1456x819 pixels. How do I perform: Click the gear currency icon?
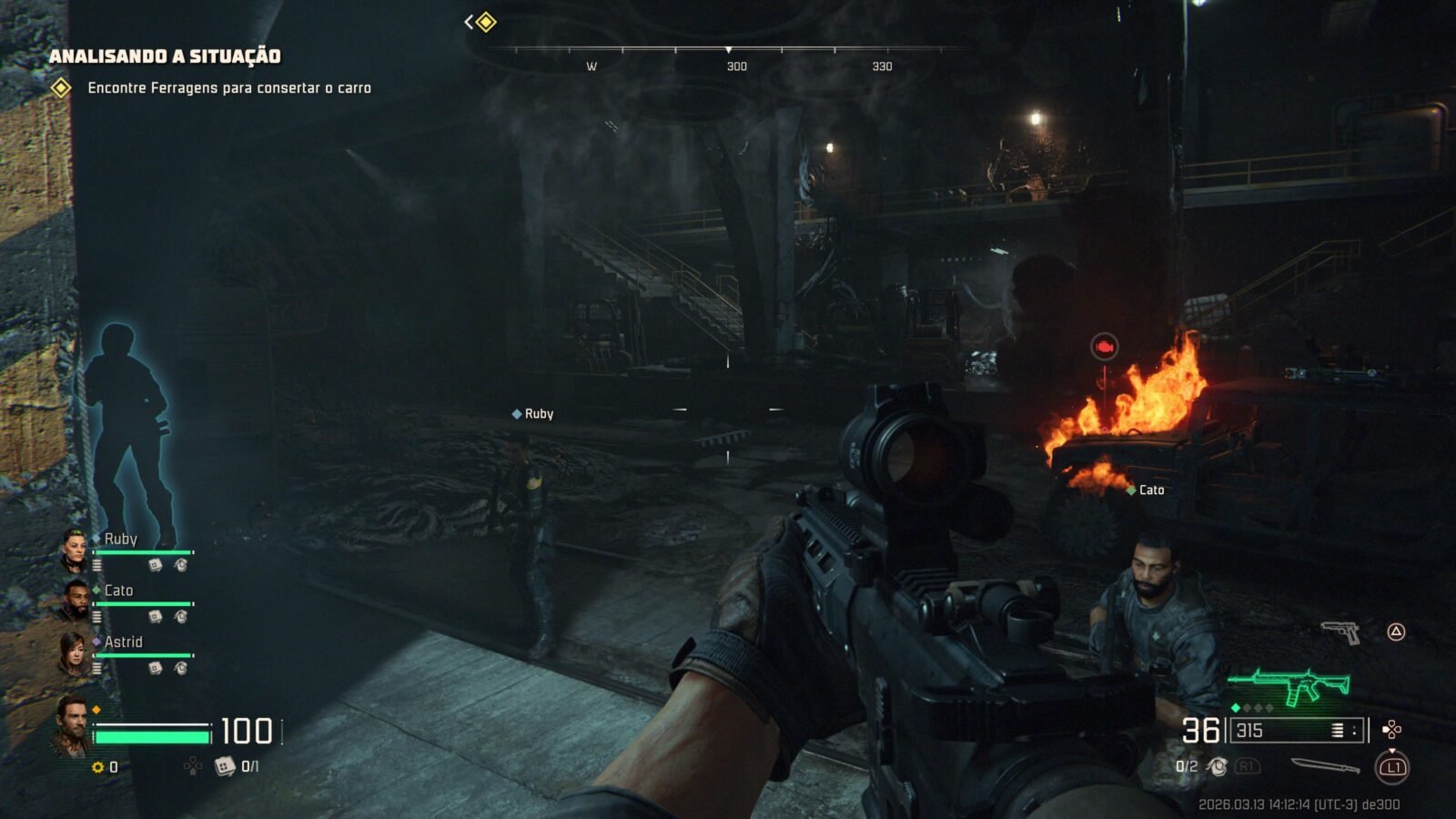pos(98,768)
